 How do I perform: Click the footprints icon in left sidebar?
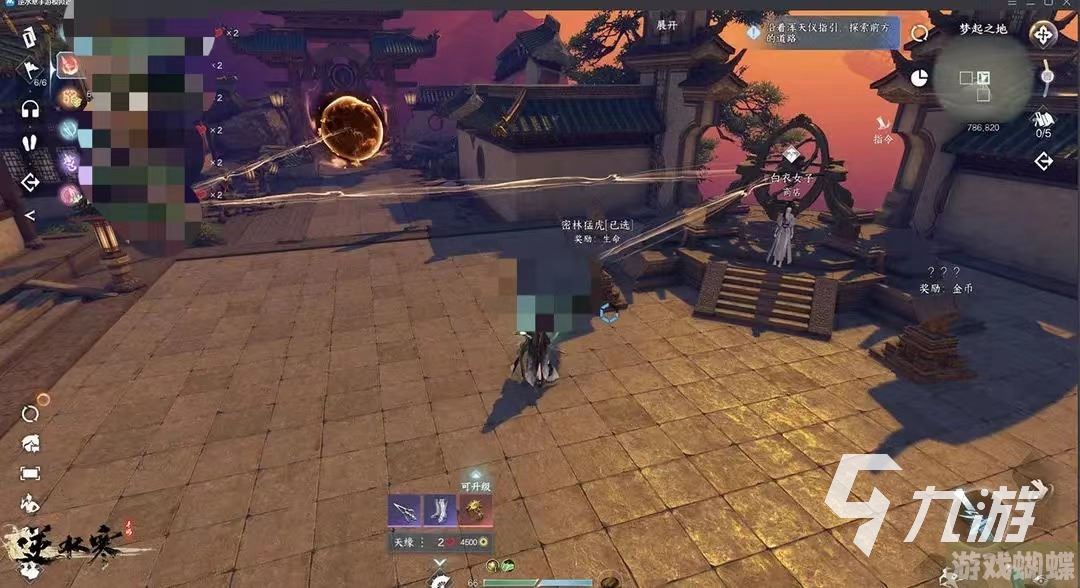tap(29, 144)
